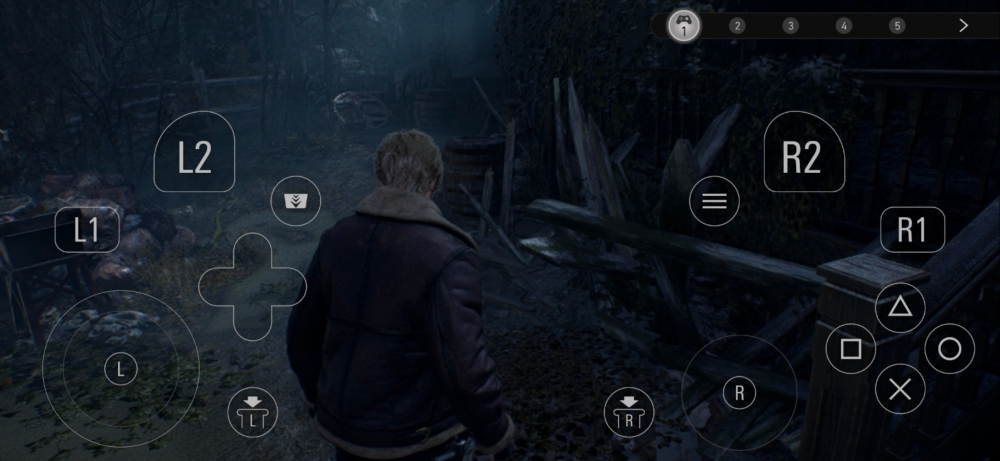Click the left analog stick L
The image size is (1000, 461).
pyautogui.click(x=120, y=369)
